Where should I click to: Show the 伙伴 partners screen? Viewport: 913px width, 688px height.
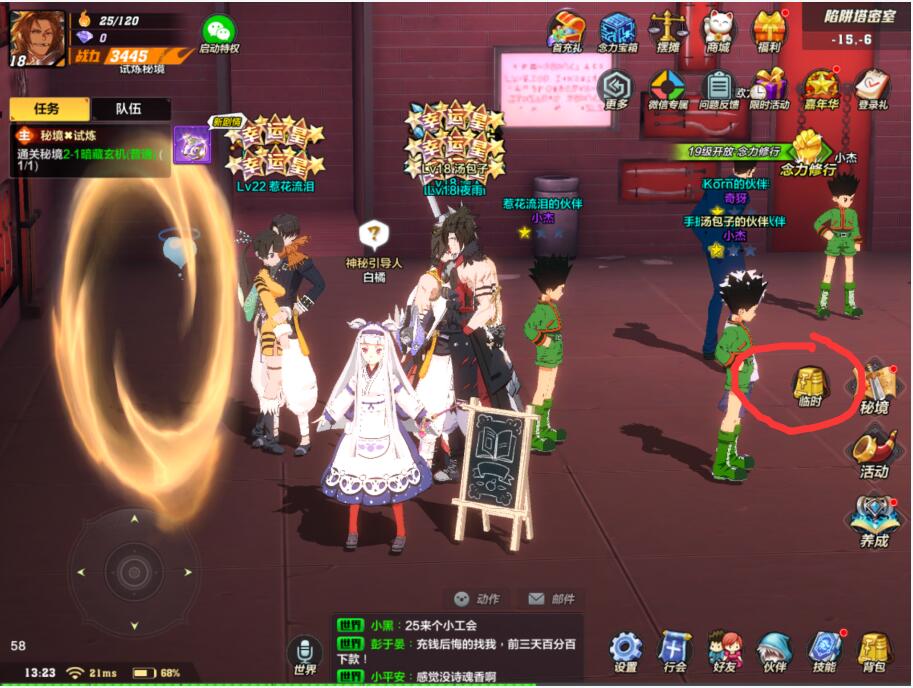[773, 651]
